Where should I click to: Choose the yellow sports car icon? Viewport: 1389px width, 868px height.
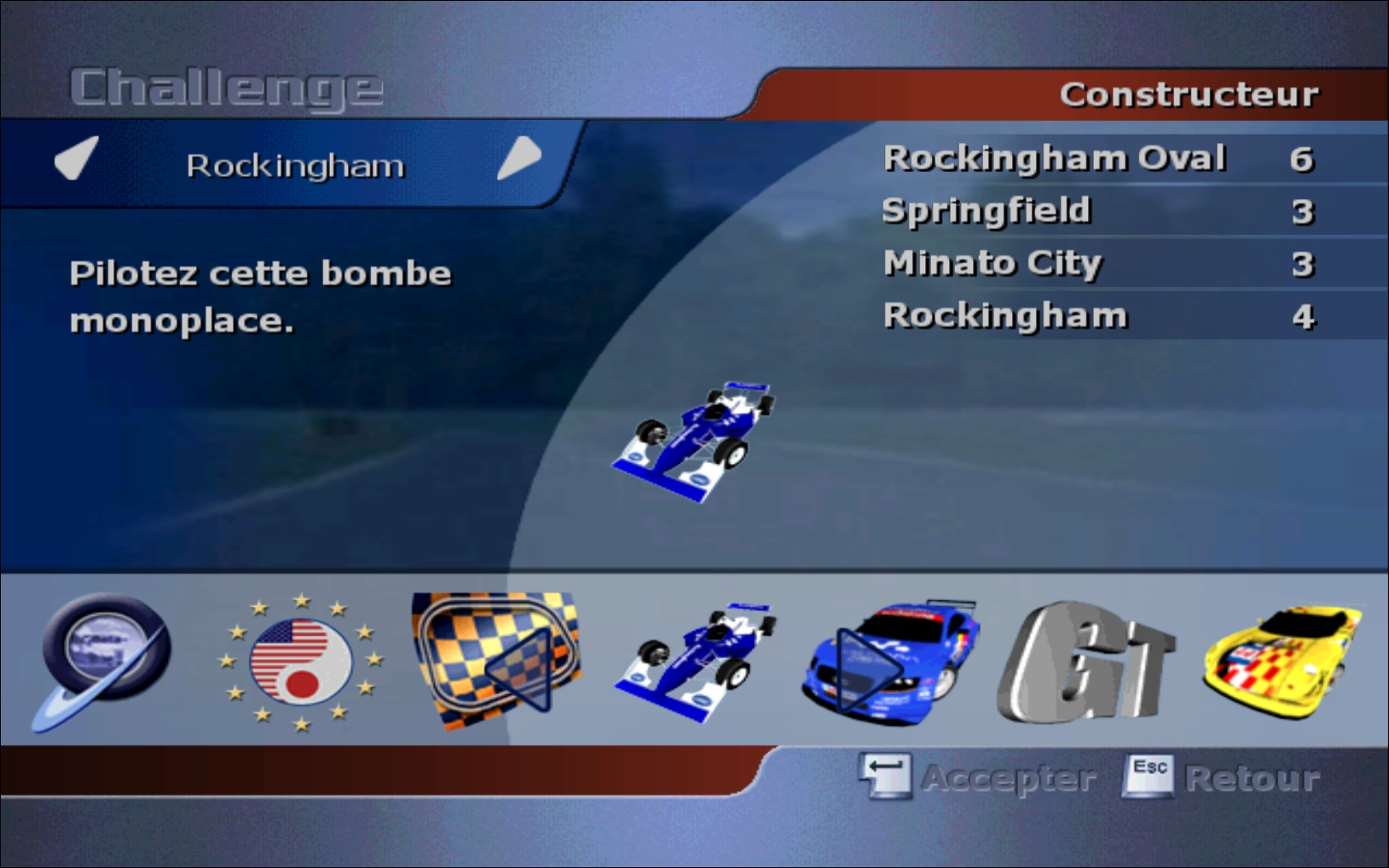[1282, 661]
